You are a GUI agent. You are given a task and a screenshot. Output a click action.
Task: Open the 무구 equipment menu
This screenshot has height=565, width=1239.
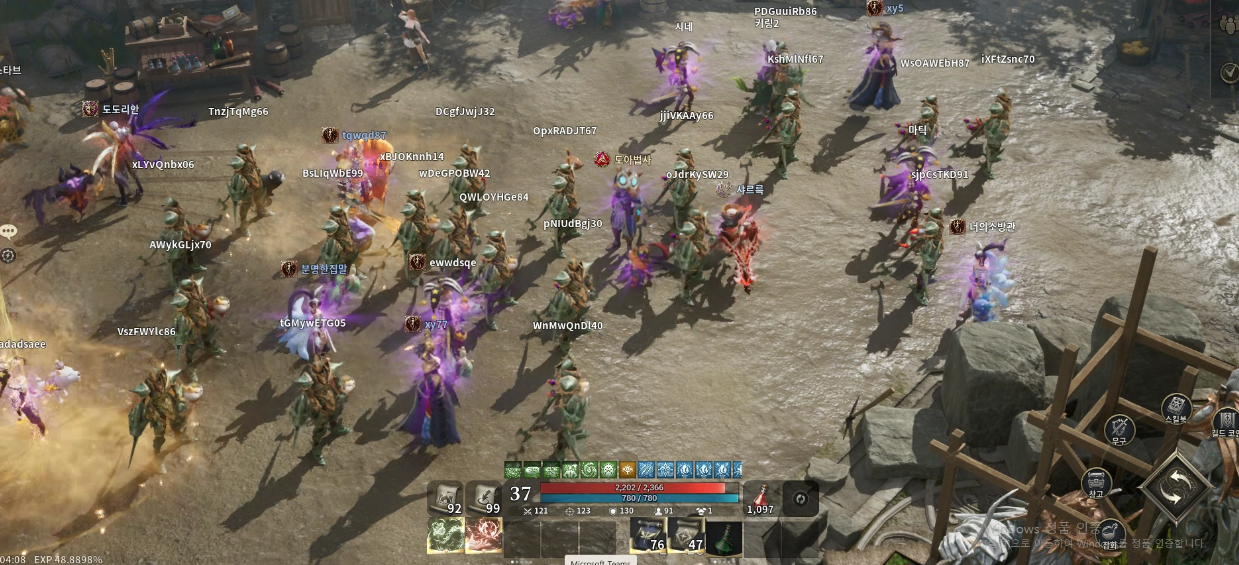(1119, 430)
